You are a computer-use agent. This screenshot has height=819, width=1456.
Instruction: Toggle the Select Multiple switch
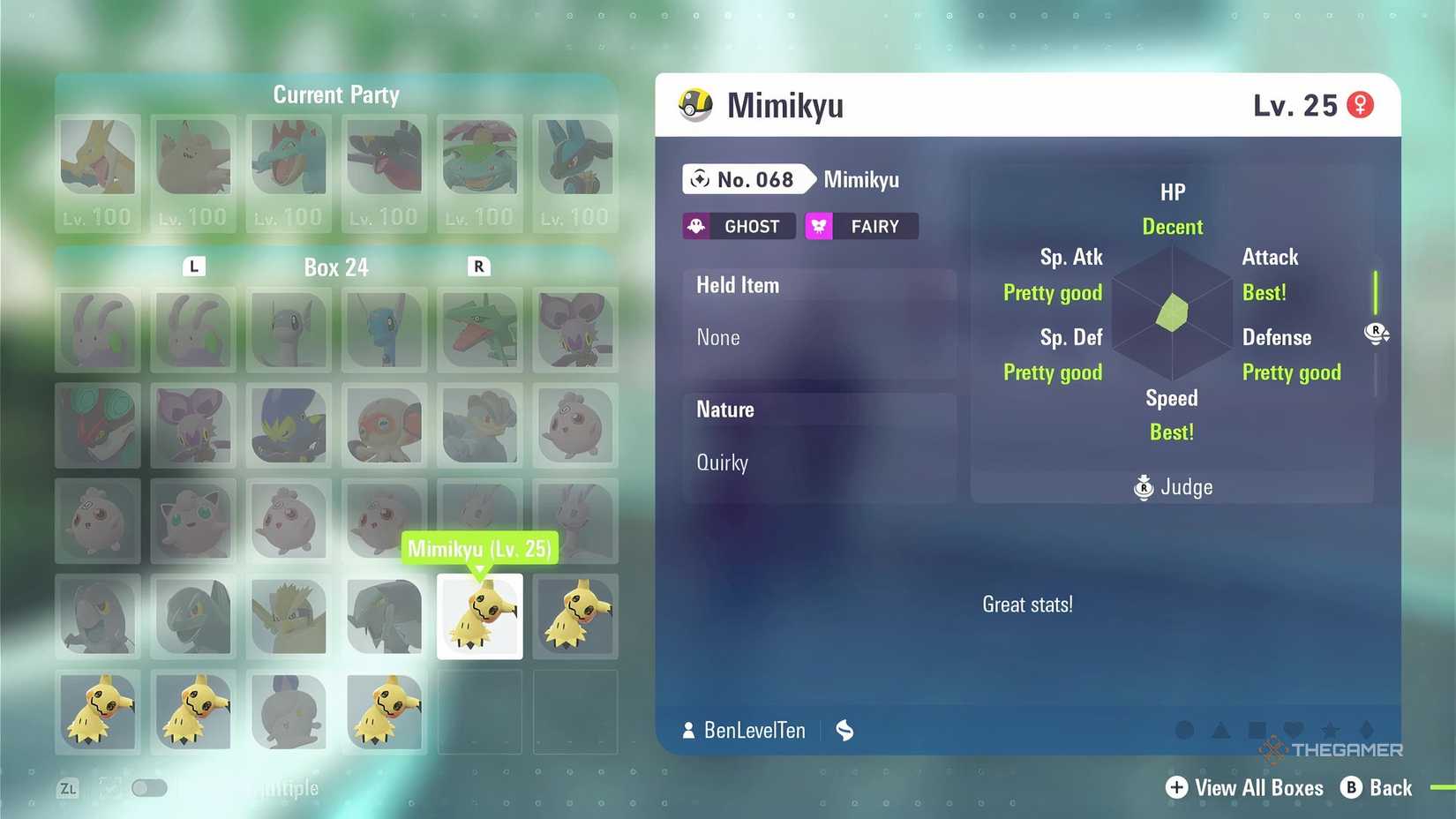[x=148, y=787]
